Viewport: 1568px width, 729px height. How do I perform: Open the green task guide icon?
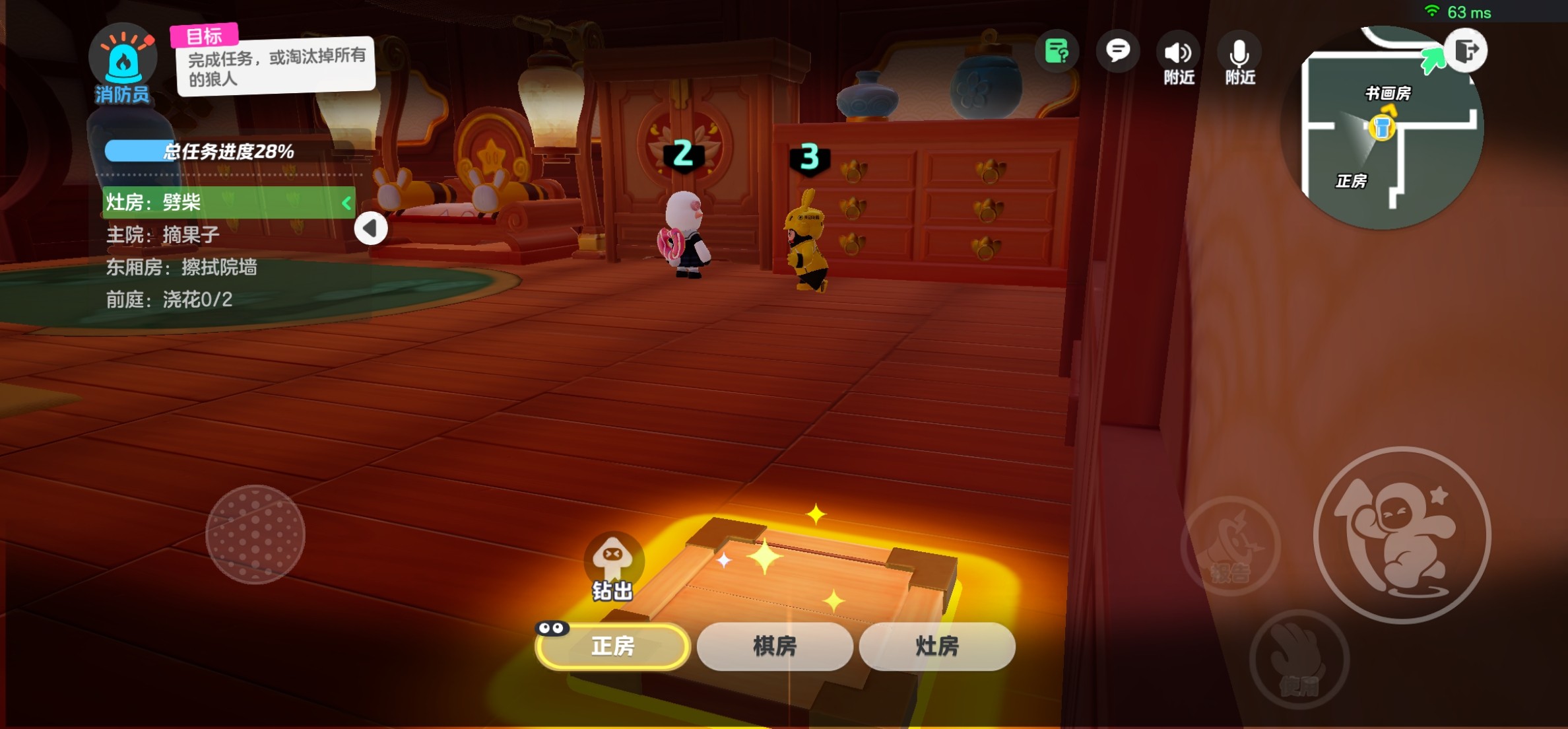1057,52
